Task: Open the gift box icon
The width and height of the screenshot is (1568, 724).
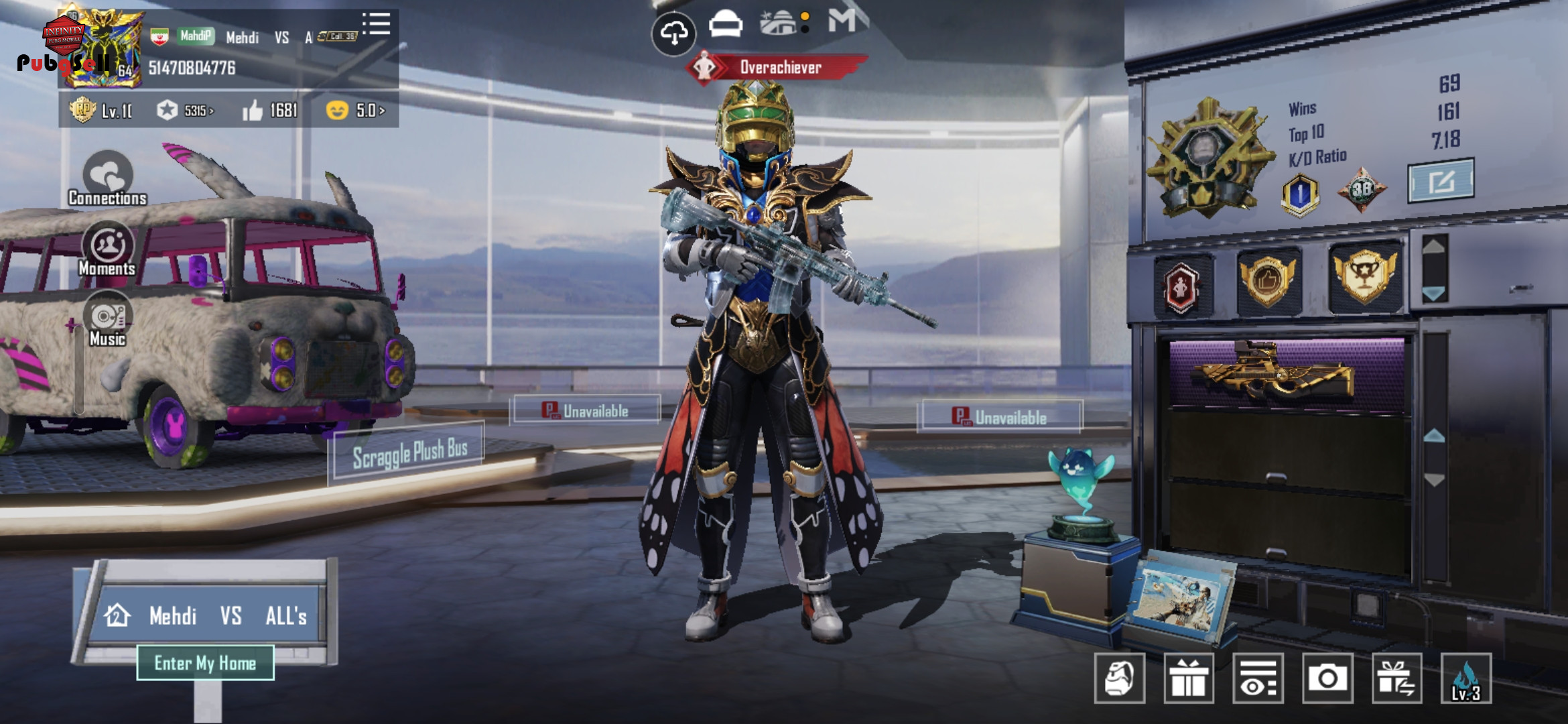Action: (1189, 678)
